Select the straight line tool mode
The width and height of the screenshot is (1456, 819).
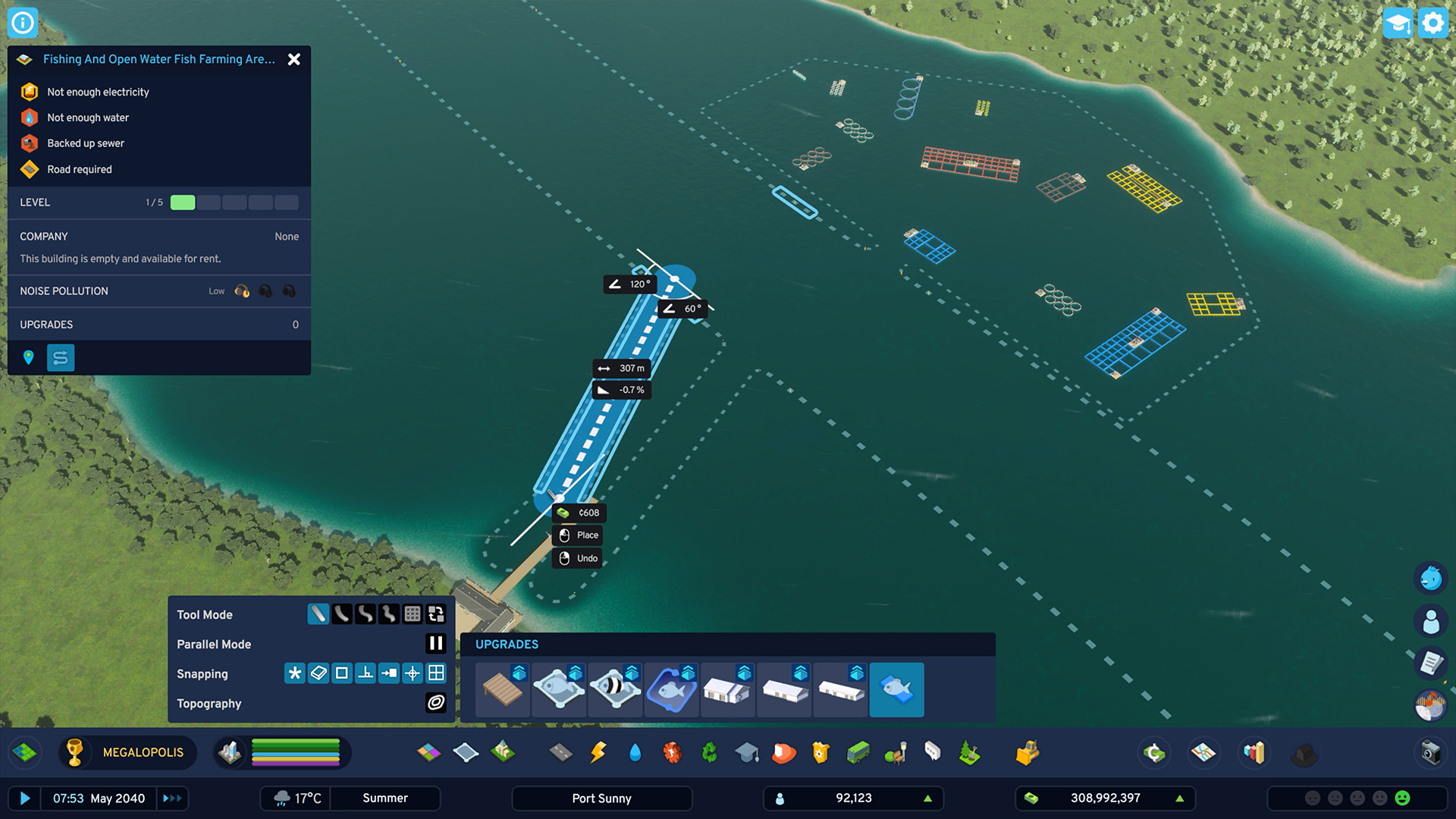click(318, 614)
